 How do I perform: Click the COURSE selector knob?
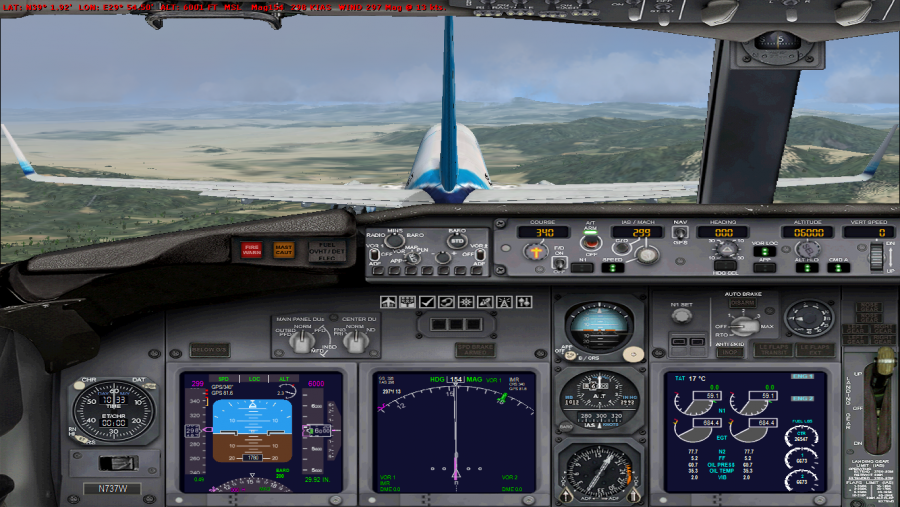[x=534, y=252]
